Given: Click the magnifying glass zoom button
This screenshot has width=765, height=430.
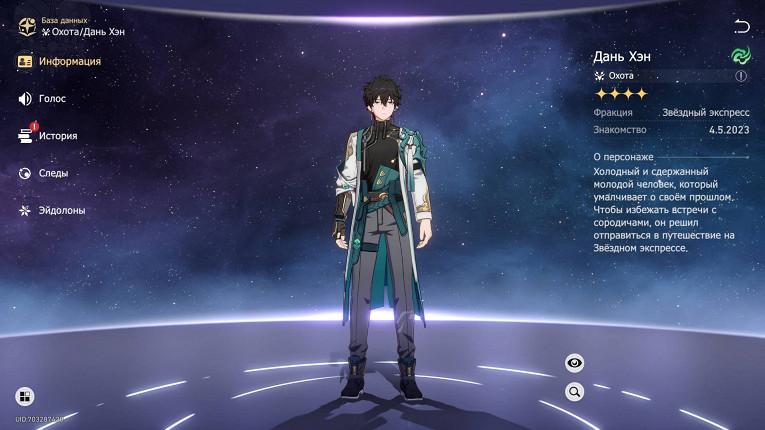Looking at the screenshot, I should [x=575, y=391].
